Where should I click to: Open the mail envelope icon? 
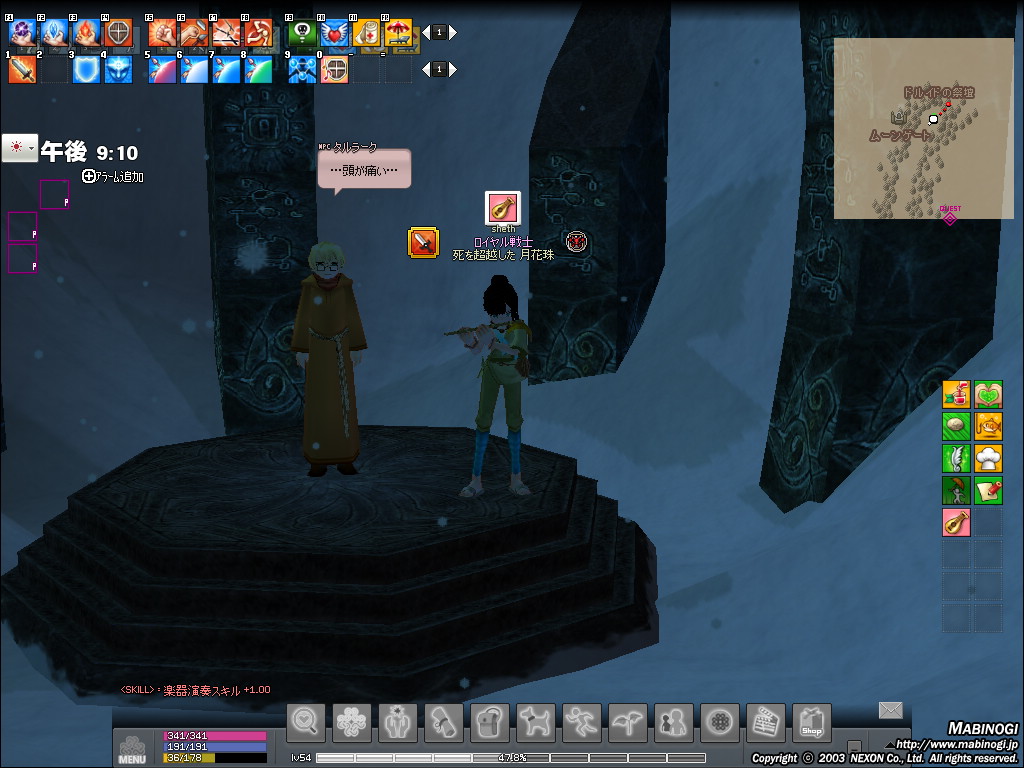(890, 710)
